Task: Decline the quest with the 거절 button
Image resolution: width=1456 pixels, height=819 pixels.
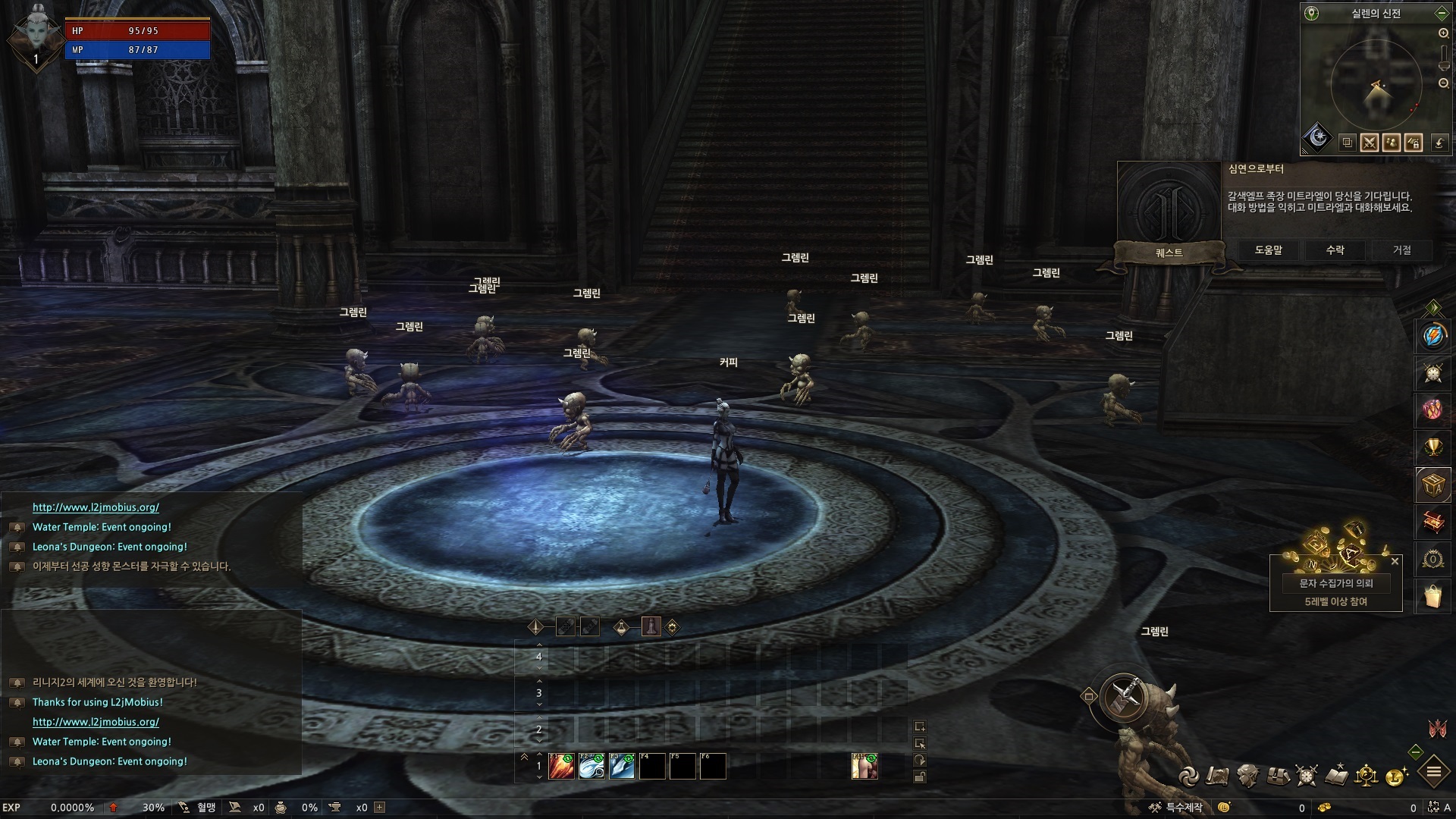Action: pyautogui.click(x=1401, y=250)
